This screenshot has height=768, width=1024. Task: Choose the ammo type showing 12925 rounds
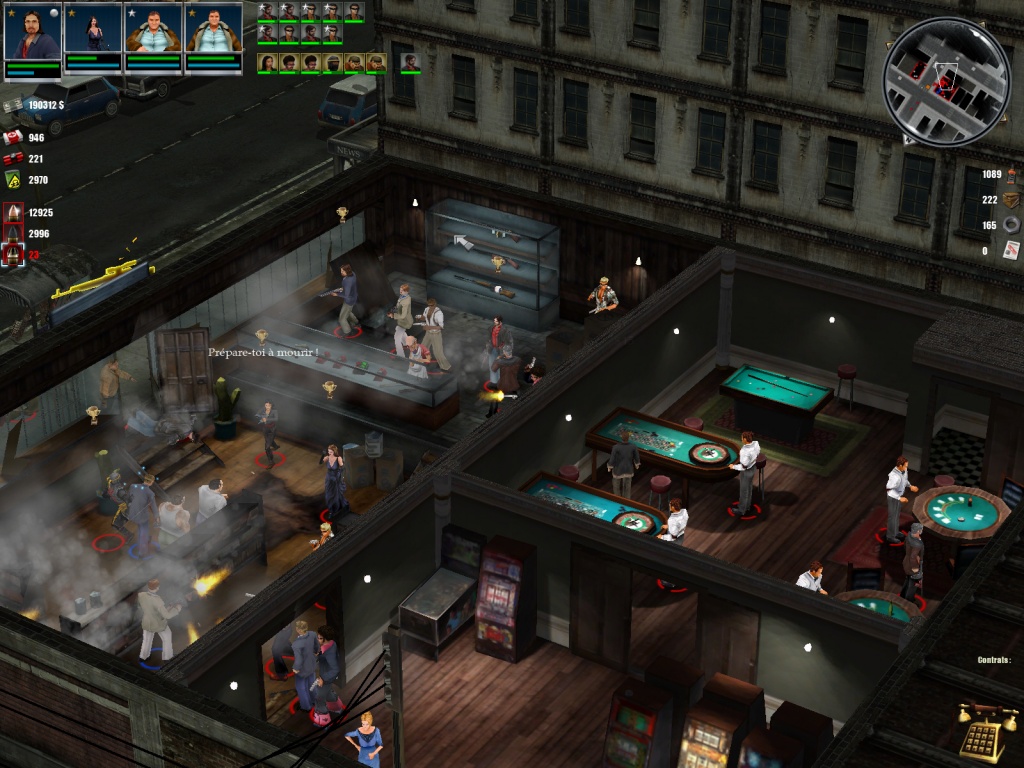[13, 213]
